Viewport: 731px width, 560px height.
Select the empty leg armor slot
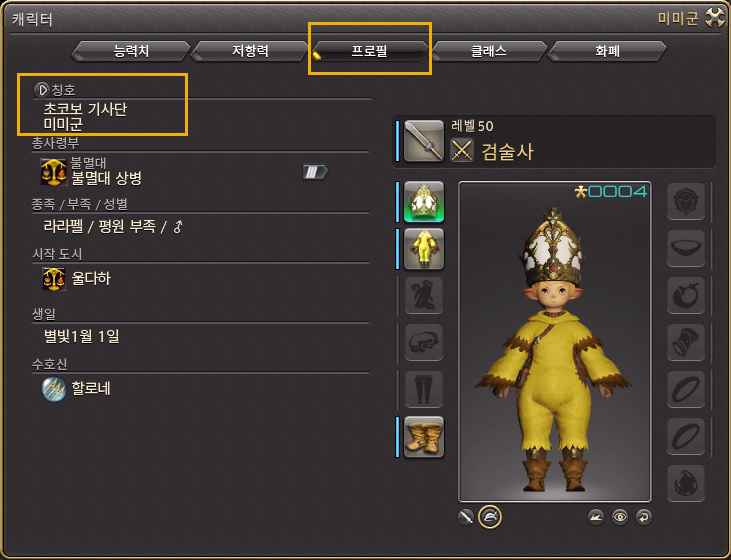pyautogui.click(x=424, y=389)
